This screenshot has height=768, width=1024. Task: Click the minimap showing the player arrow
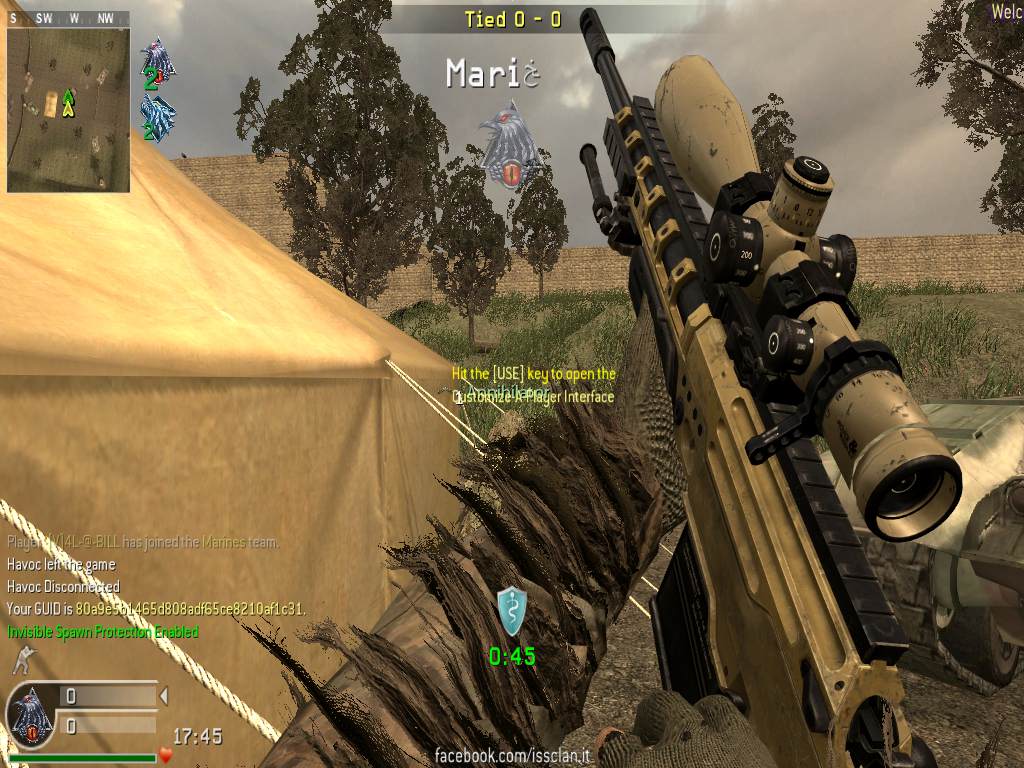click(68, 109)
